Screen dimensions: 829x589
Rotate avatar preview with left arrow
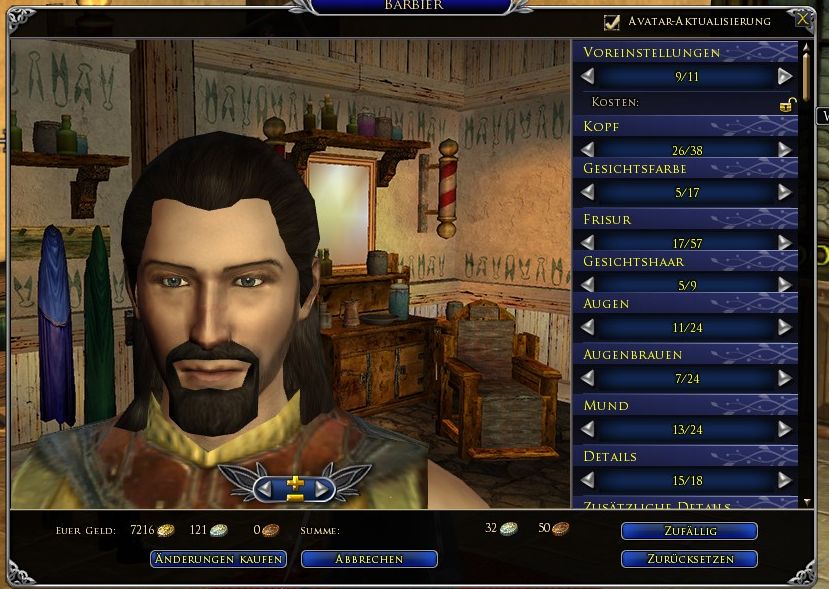268,488
